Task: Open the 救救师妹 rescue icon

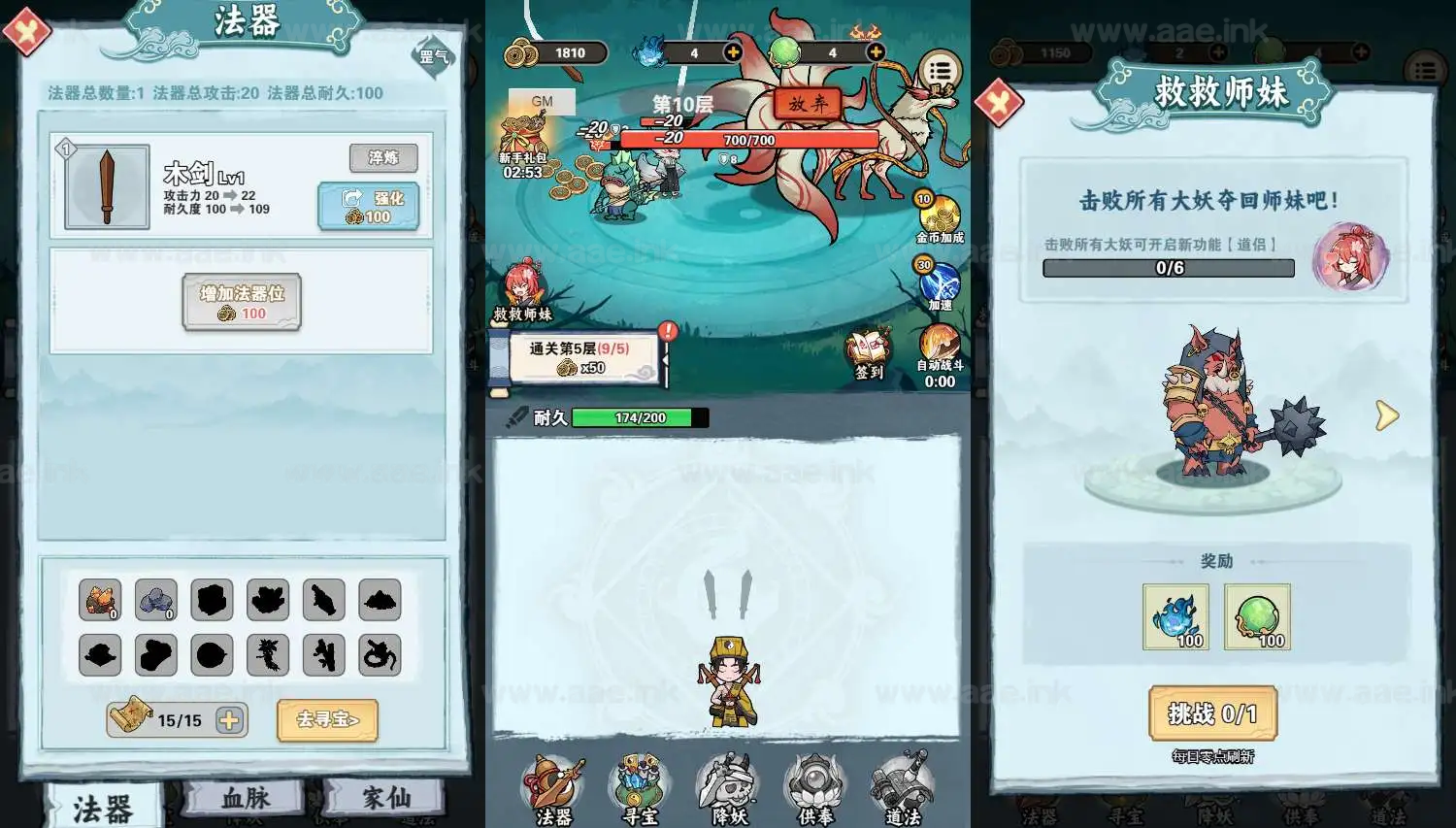Action: pos(522,290)
